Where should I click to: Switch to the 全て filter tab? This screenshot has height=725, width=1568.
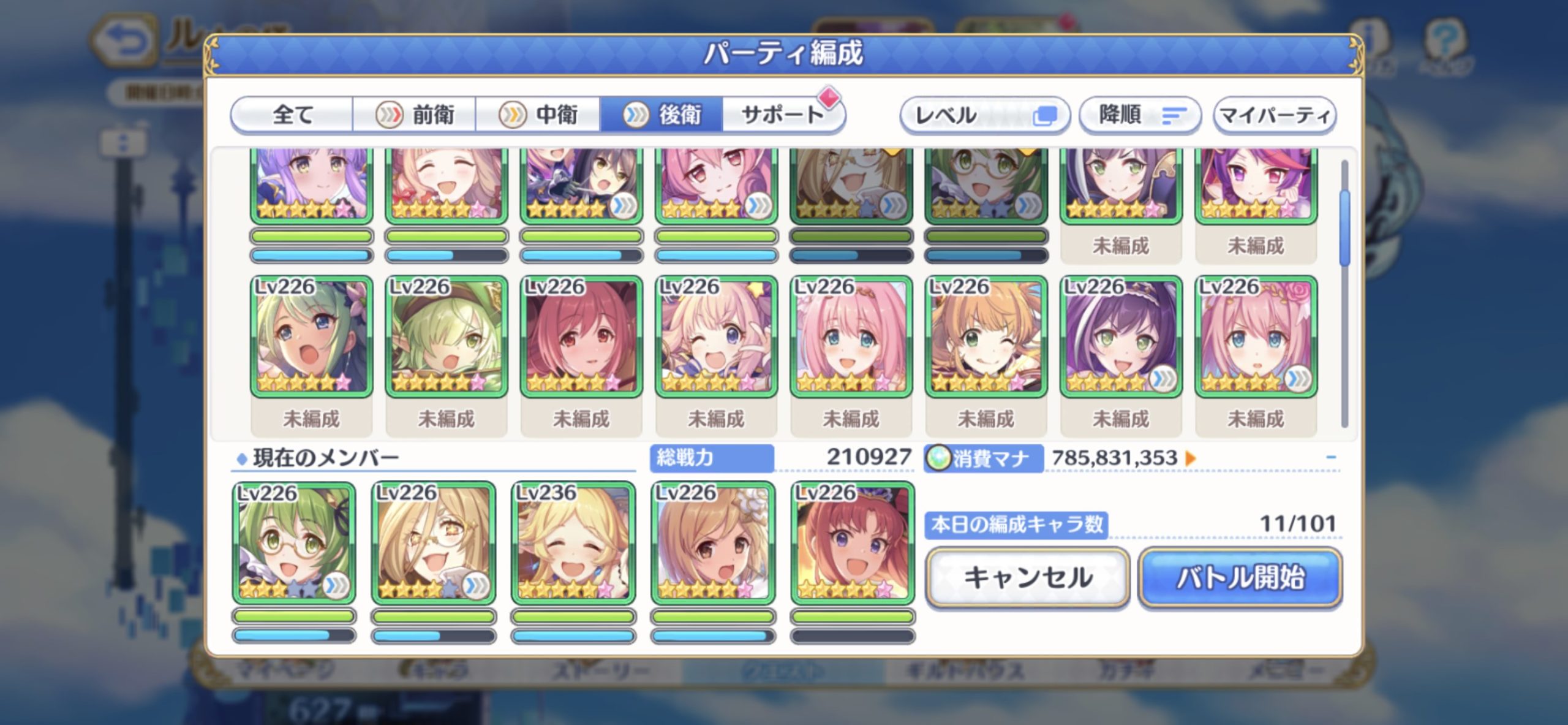coord(293,115)
